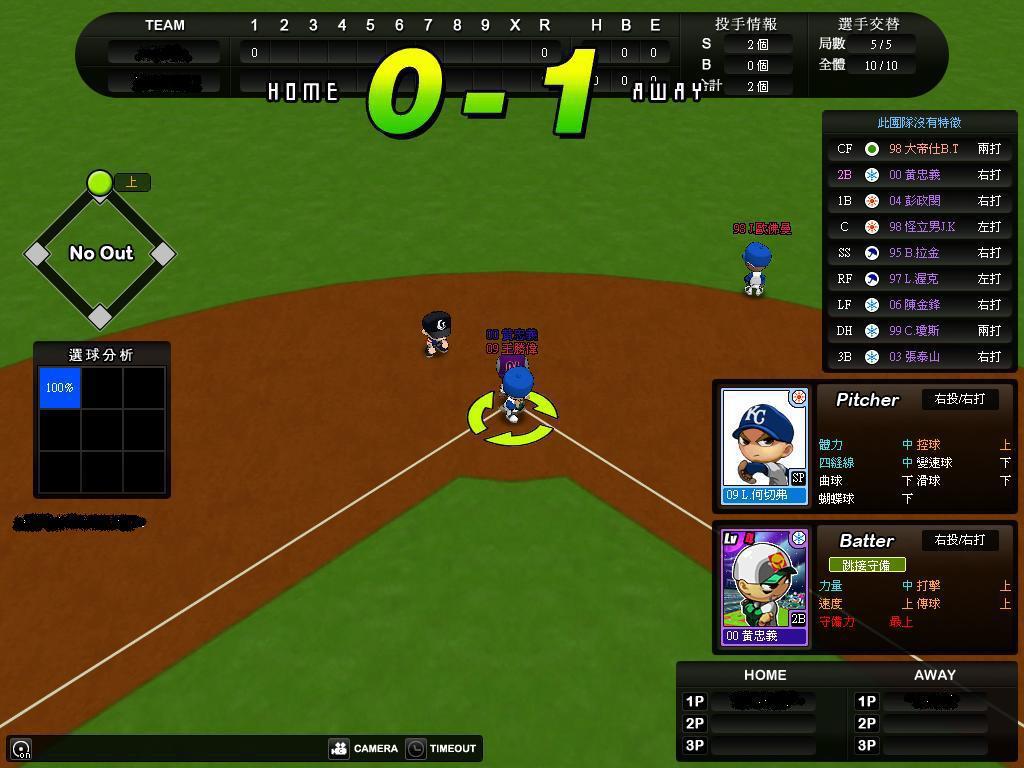Screen dimensions: 1024x768
Task: Open the batter card portrait 00 黃忠義
Action: click(764, 587)
